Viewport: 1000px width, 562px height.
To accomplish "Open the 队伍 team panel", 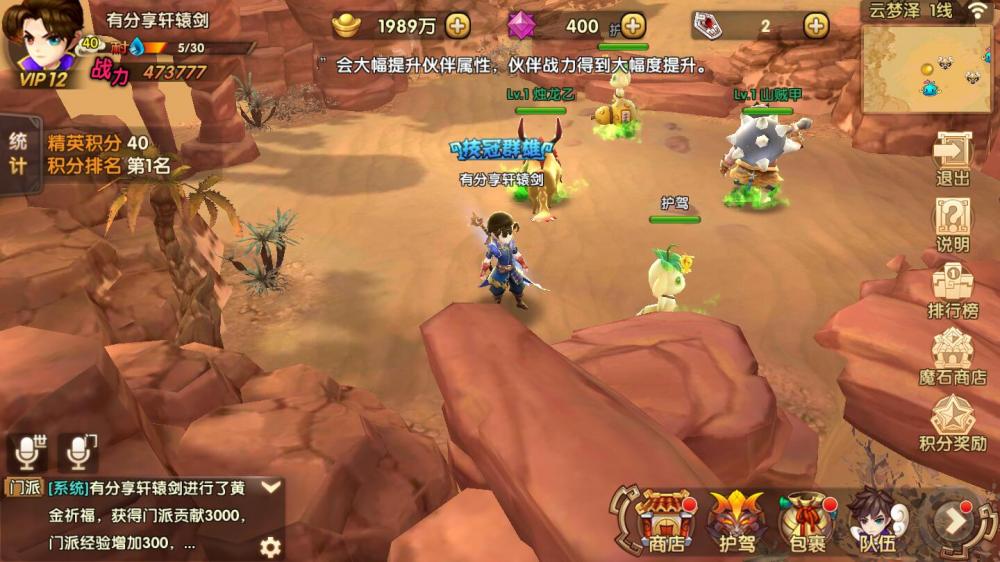I will [x=877, y=522].
